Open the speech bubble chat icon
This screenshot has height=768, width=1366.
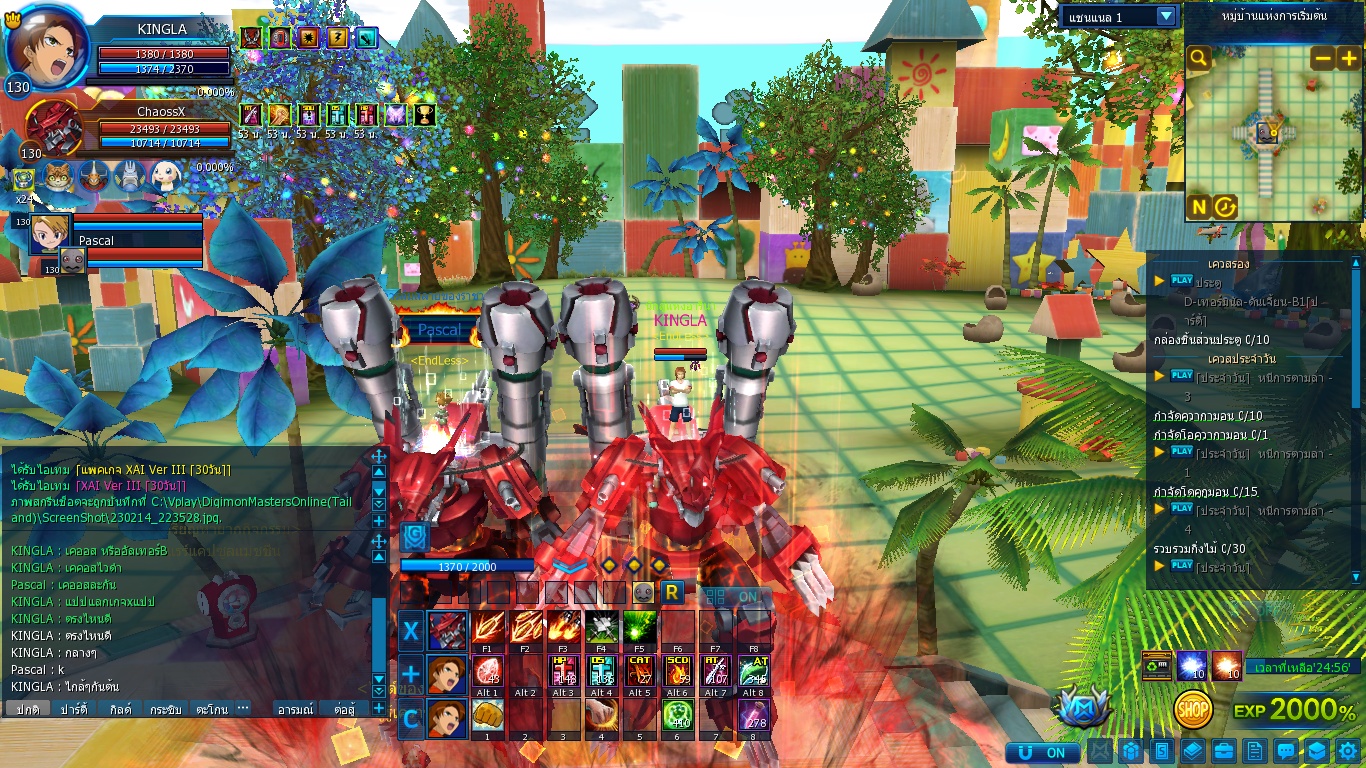pyautogui.click(x=1286, y=751)
